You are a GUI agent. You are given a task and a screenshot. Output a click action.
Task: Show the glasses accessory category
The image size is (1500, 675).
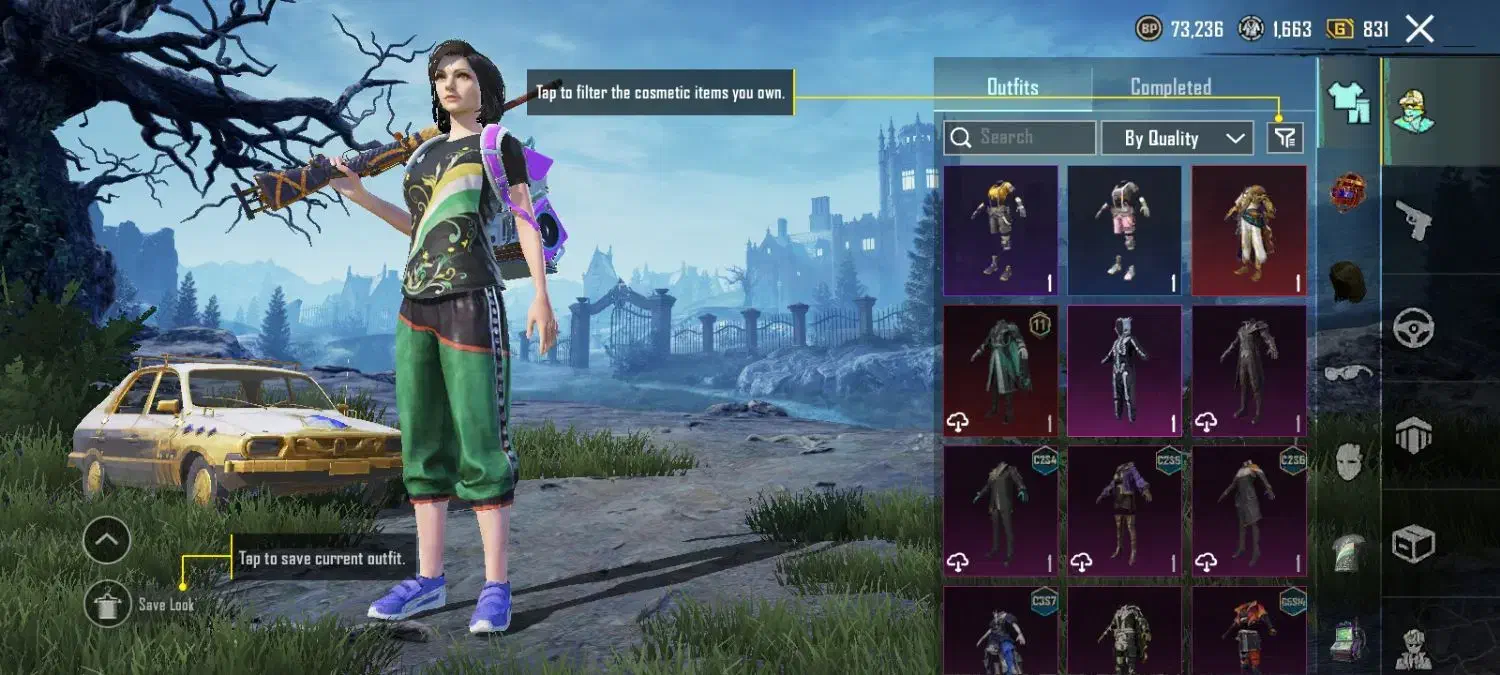point(1349,374)
